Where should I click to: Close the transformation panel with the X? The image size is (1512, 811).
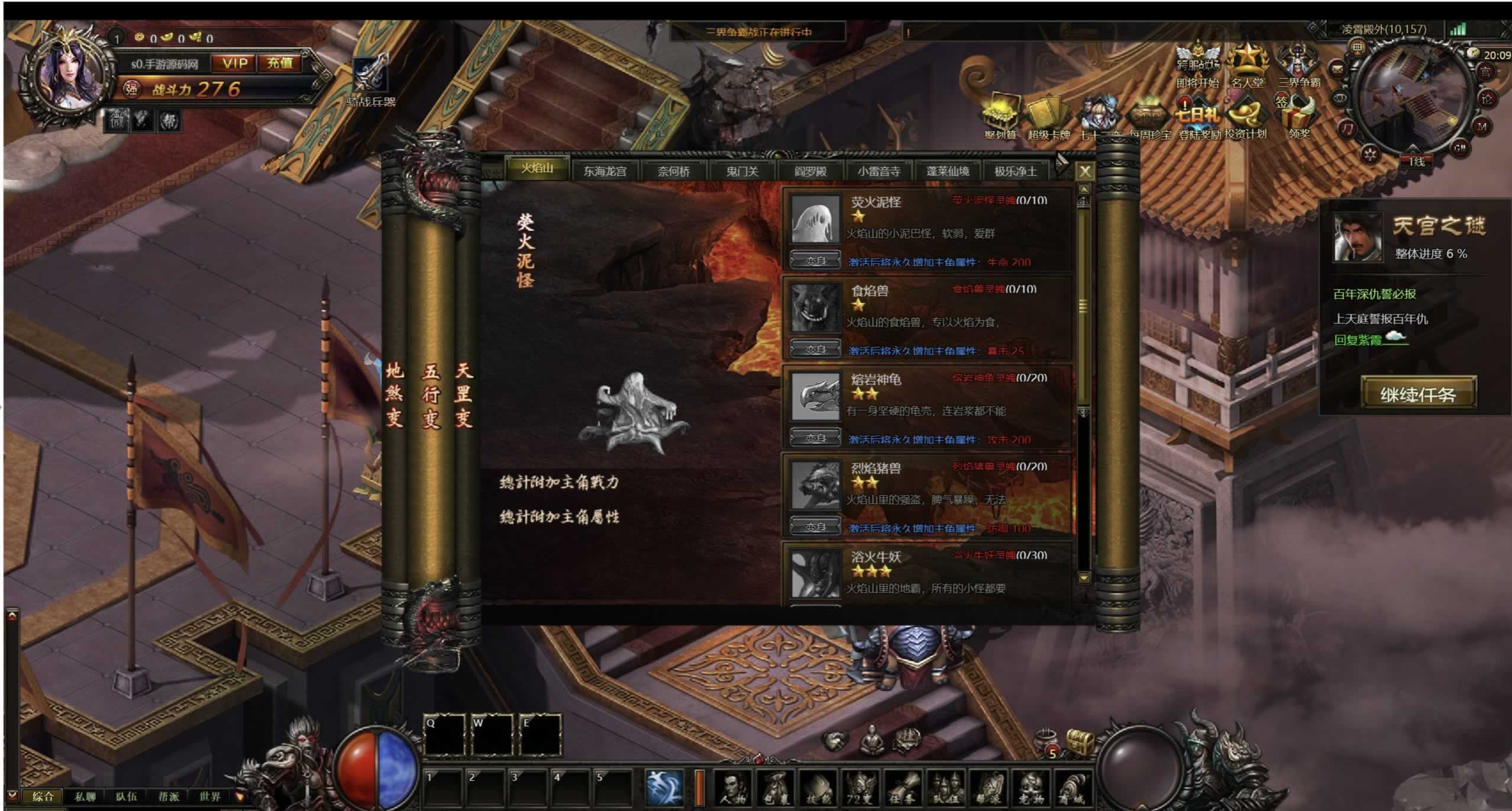1084,172
